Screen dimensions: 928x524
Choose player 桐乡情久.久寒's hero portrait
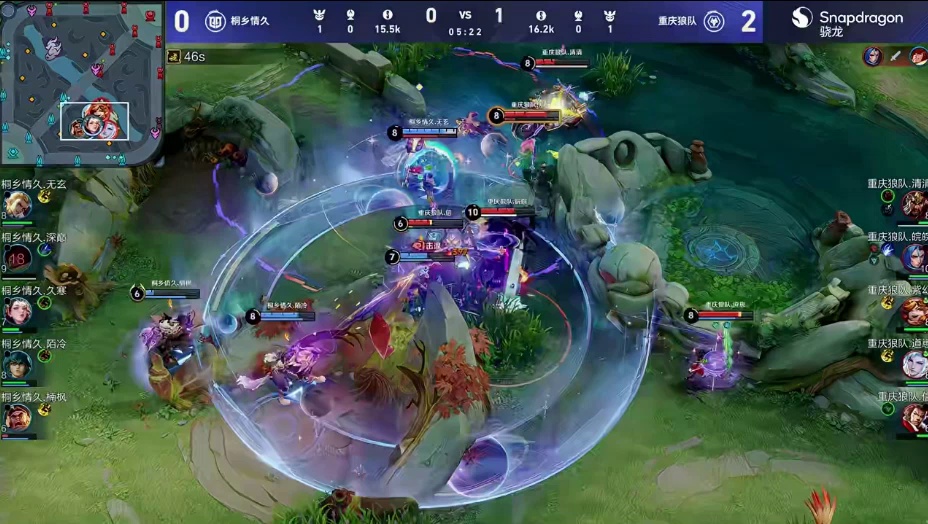pos(17,311)
